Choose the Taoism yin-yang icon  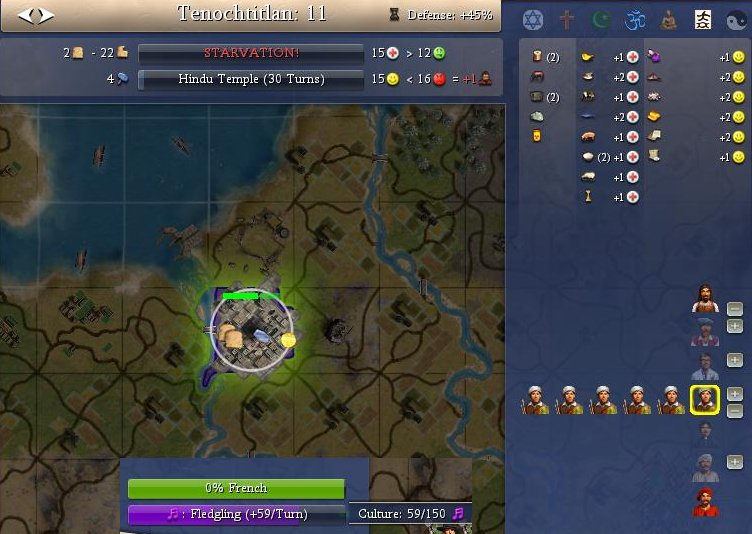737,19
